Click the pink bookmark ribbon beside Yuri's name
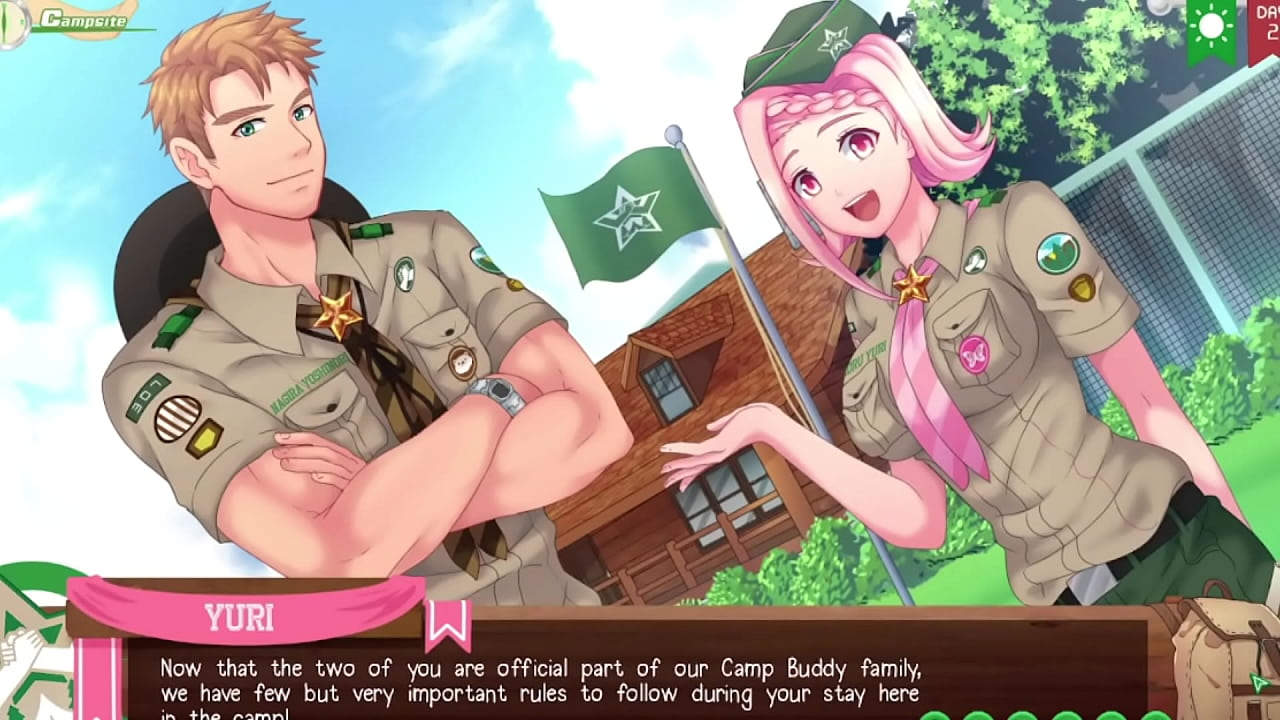 click(x=447, y=623)
